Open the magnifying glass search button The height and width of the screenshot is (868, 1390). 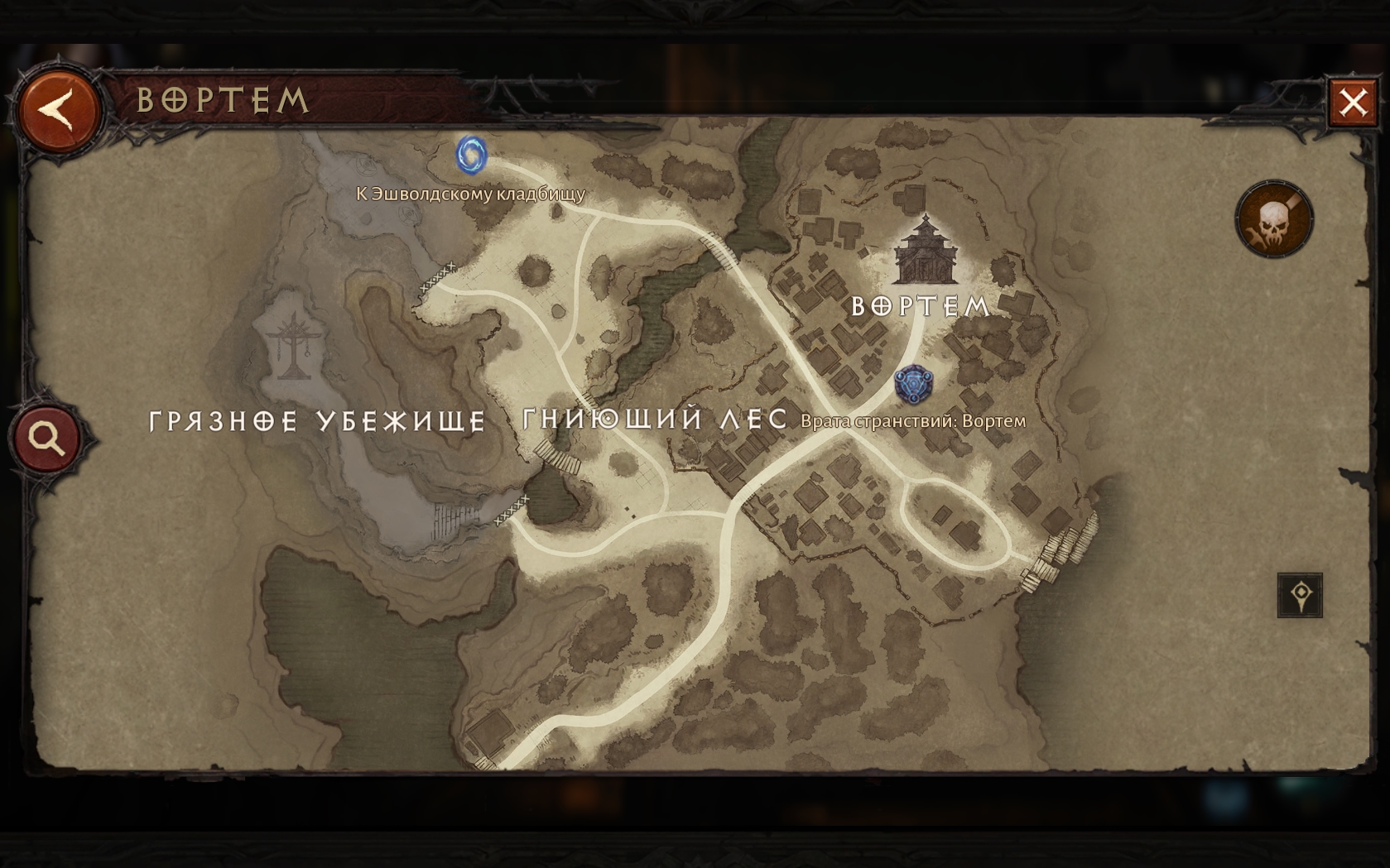[47, 438]
